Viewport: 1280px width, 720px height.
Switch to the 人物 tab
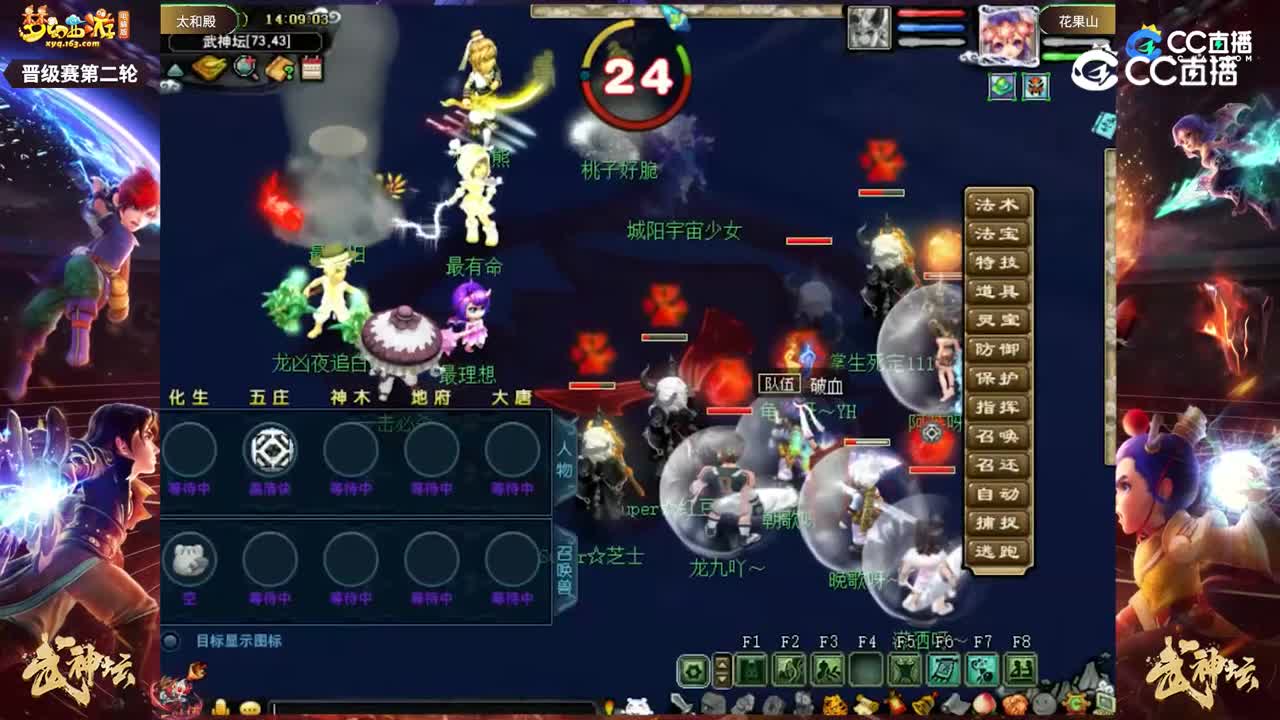(x=565, y=462)
